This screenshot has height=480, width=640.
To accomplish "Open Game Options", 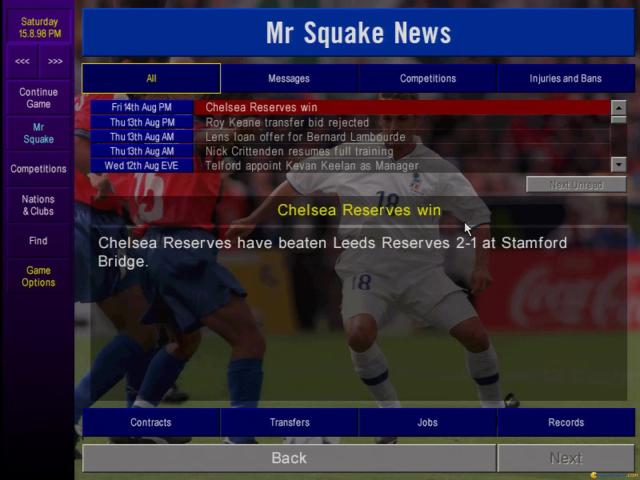I will click(38, 276).
